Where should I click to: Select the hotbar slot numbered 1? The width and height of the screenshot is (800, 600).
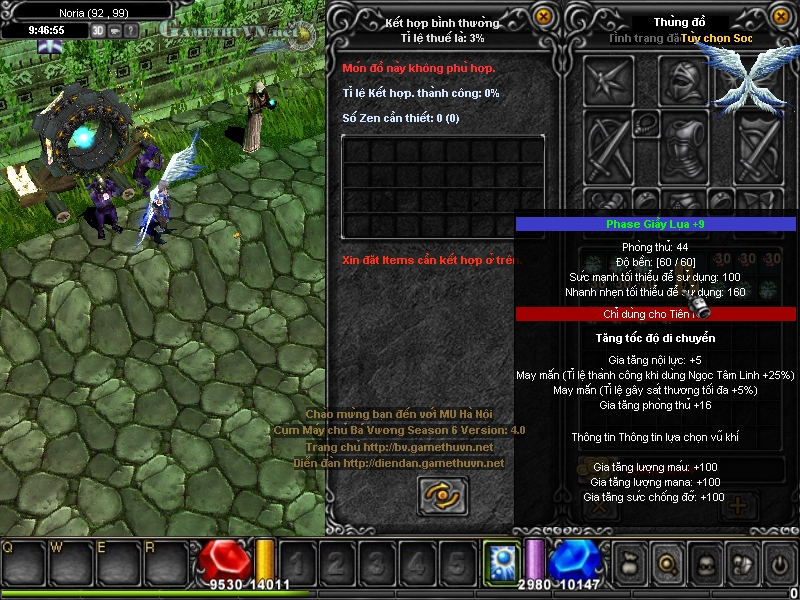tap(295, 565)
